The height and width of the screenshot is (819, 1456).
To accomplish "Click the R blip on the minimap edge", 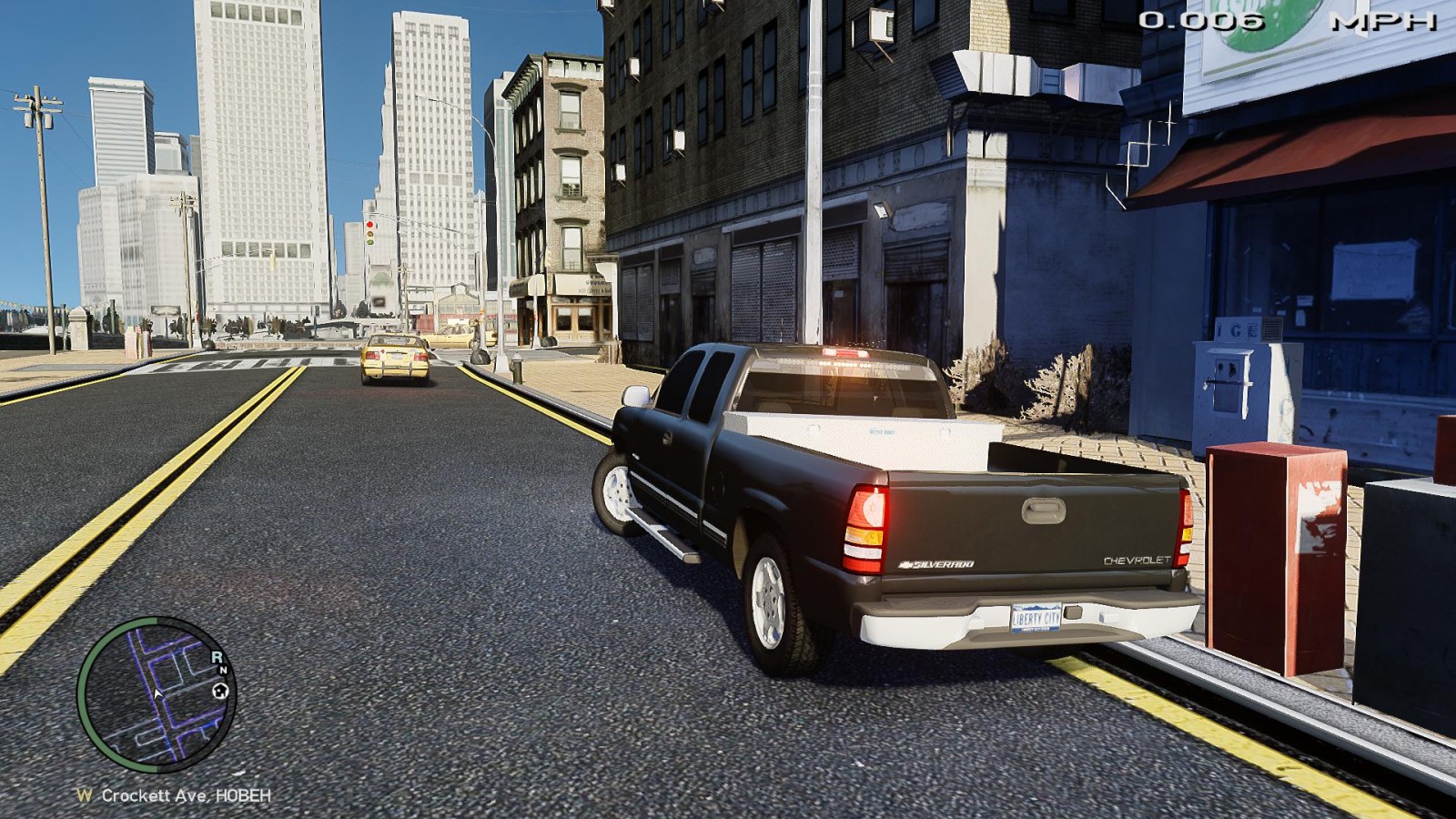I will tap(217, 656).
